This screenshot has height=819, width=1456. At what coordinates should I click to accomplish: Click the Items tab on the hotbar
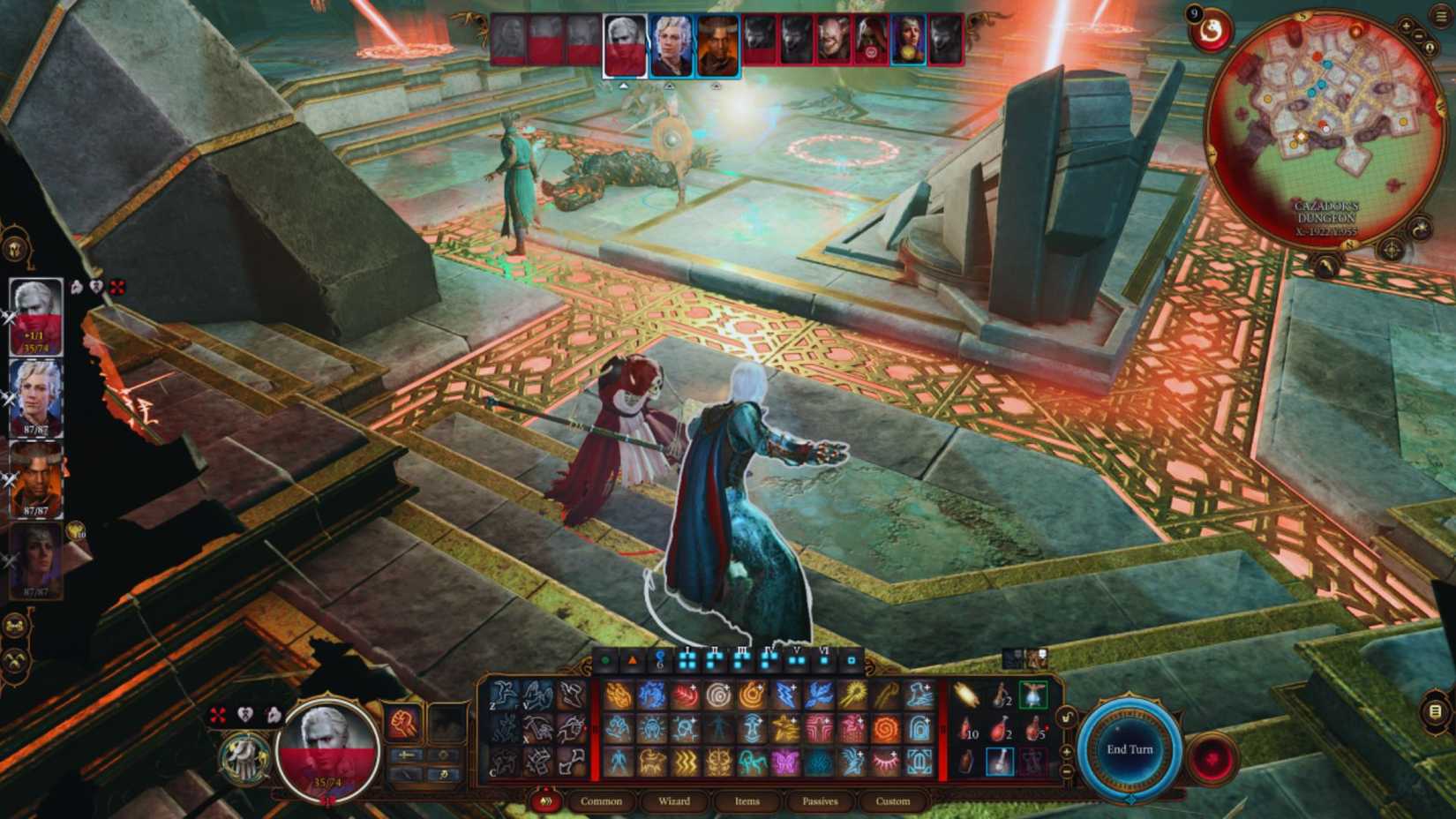pos(747,801)
